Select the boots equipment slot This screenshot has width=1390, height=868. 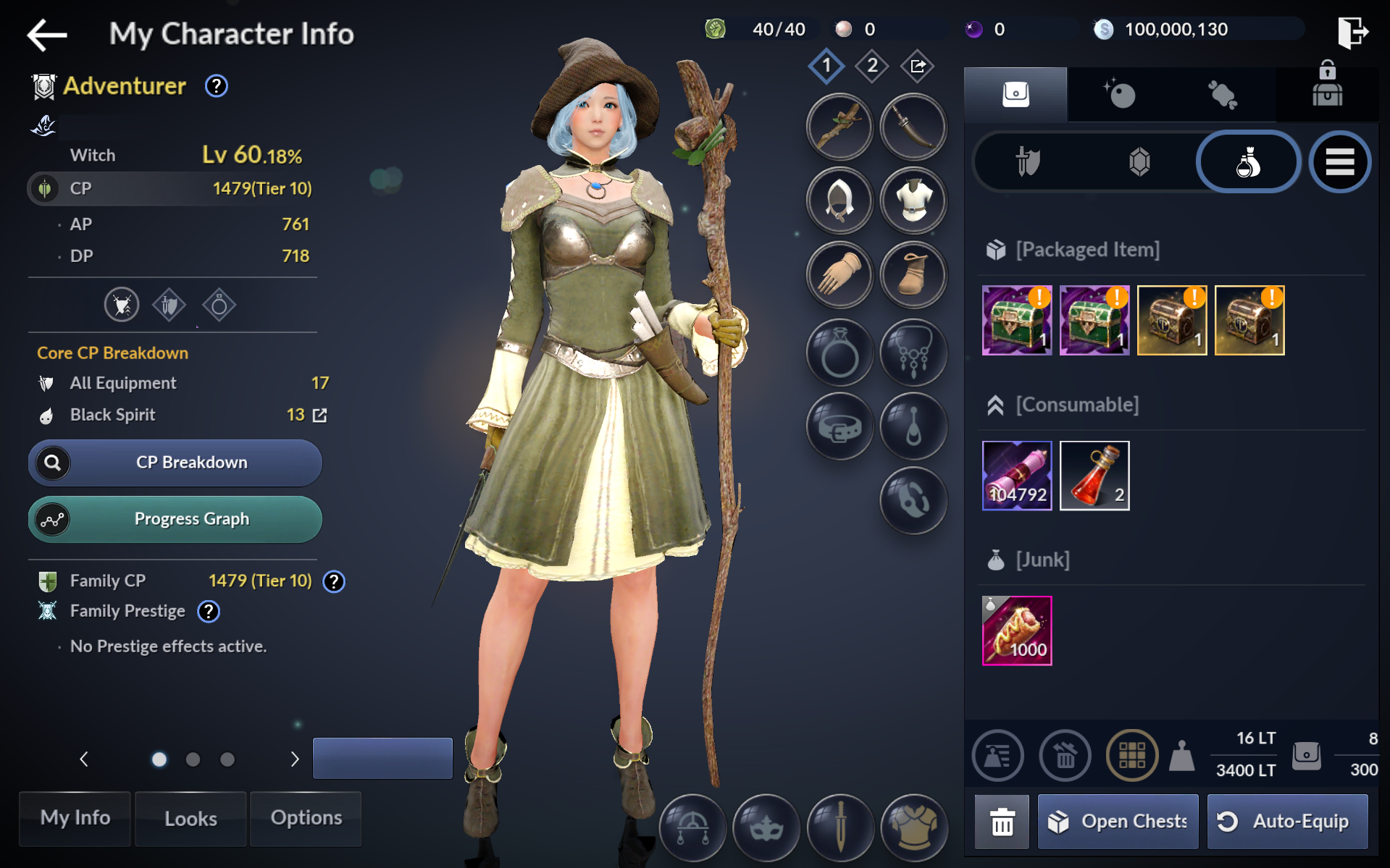pyautogui.click(x=913, y=274)
